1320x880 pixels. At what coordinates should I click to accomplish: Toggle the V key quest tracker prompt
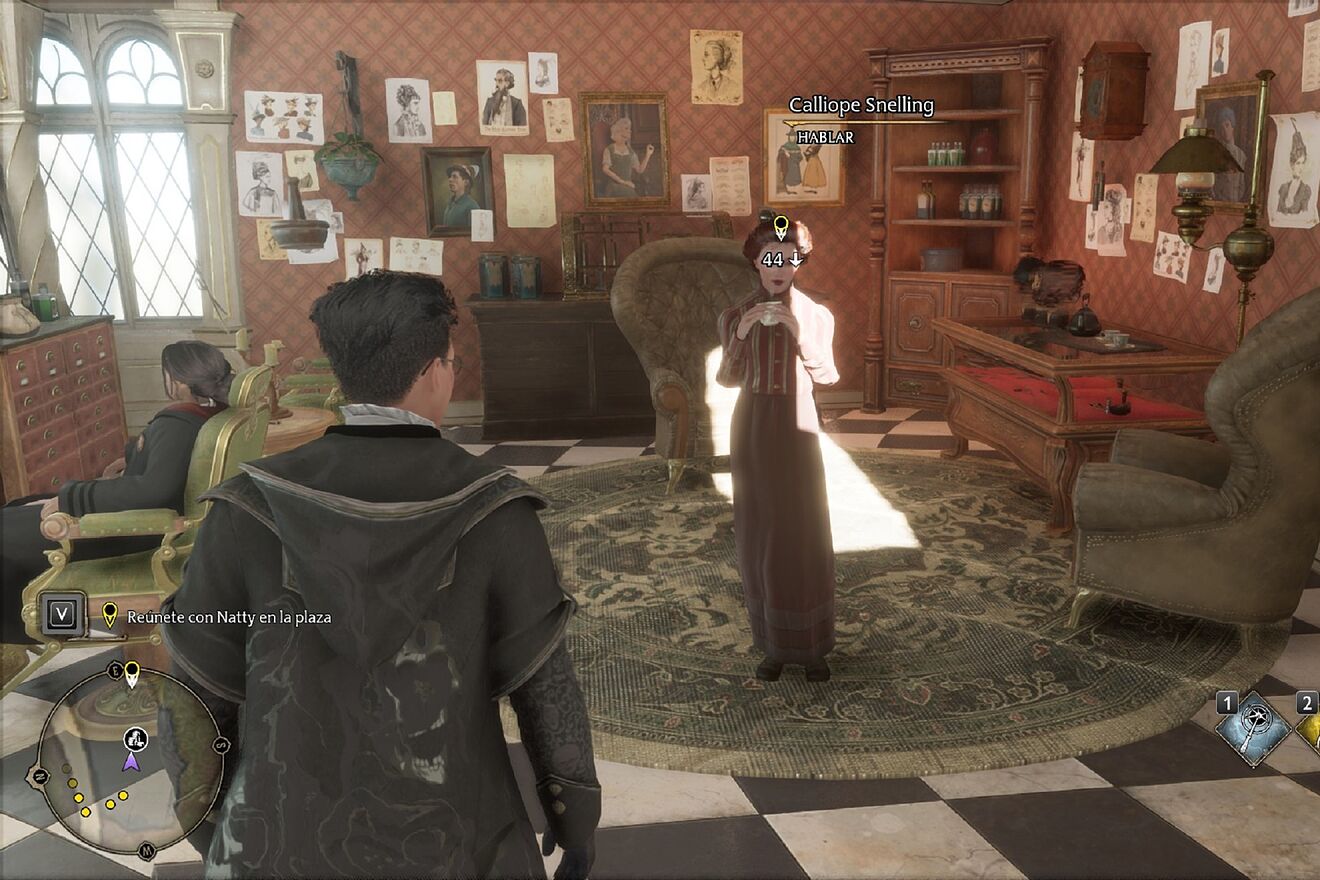[x=61, y=613]
